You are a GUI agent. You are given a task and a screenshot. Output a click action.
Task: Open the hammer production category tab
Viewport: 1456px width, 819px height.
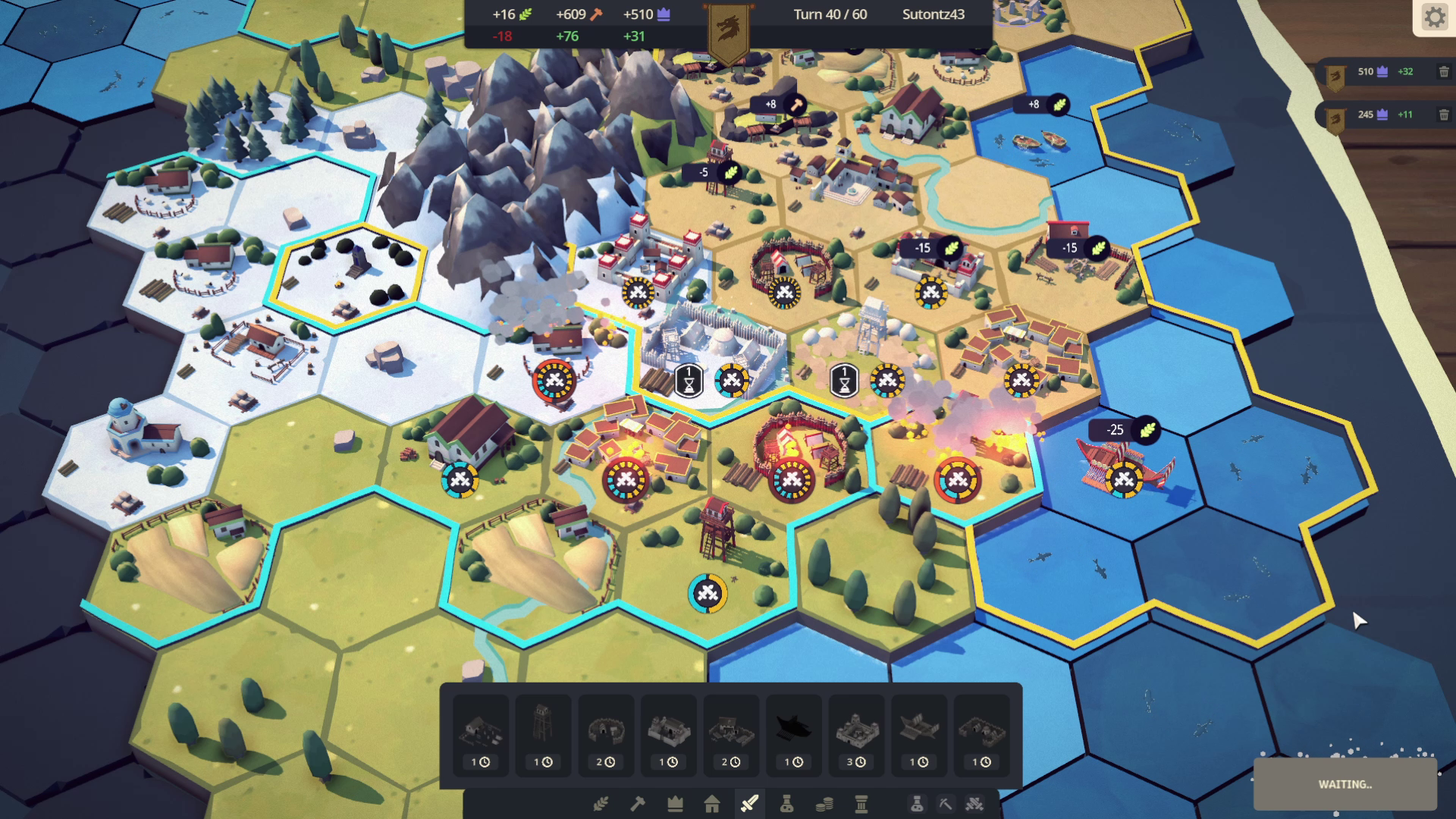coord(638,804)
